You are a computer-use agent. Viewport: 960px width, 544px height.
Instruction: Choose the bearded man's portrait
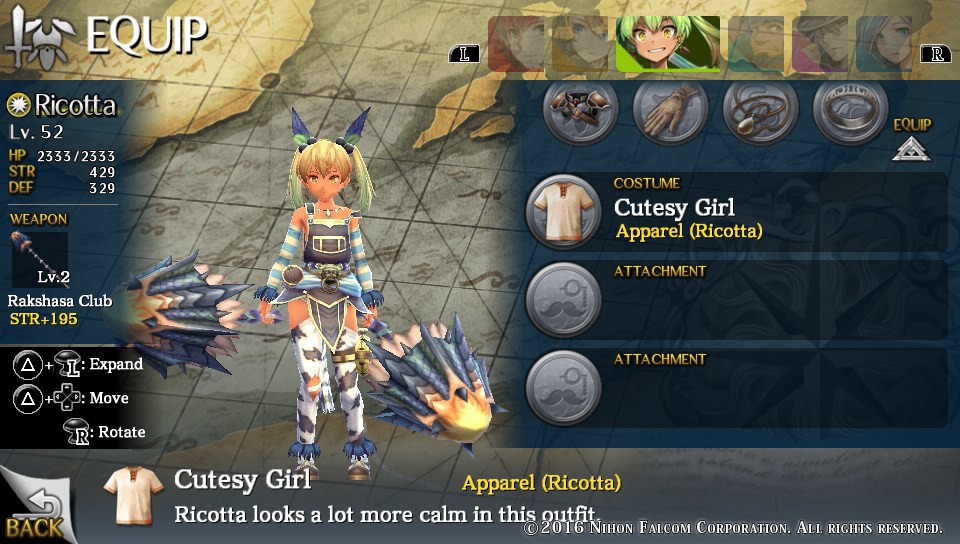pos(756,44)
